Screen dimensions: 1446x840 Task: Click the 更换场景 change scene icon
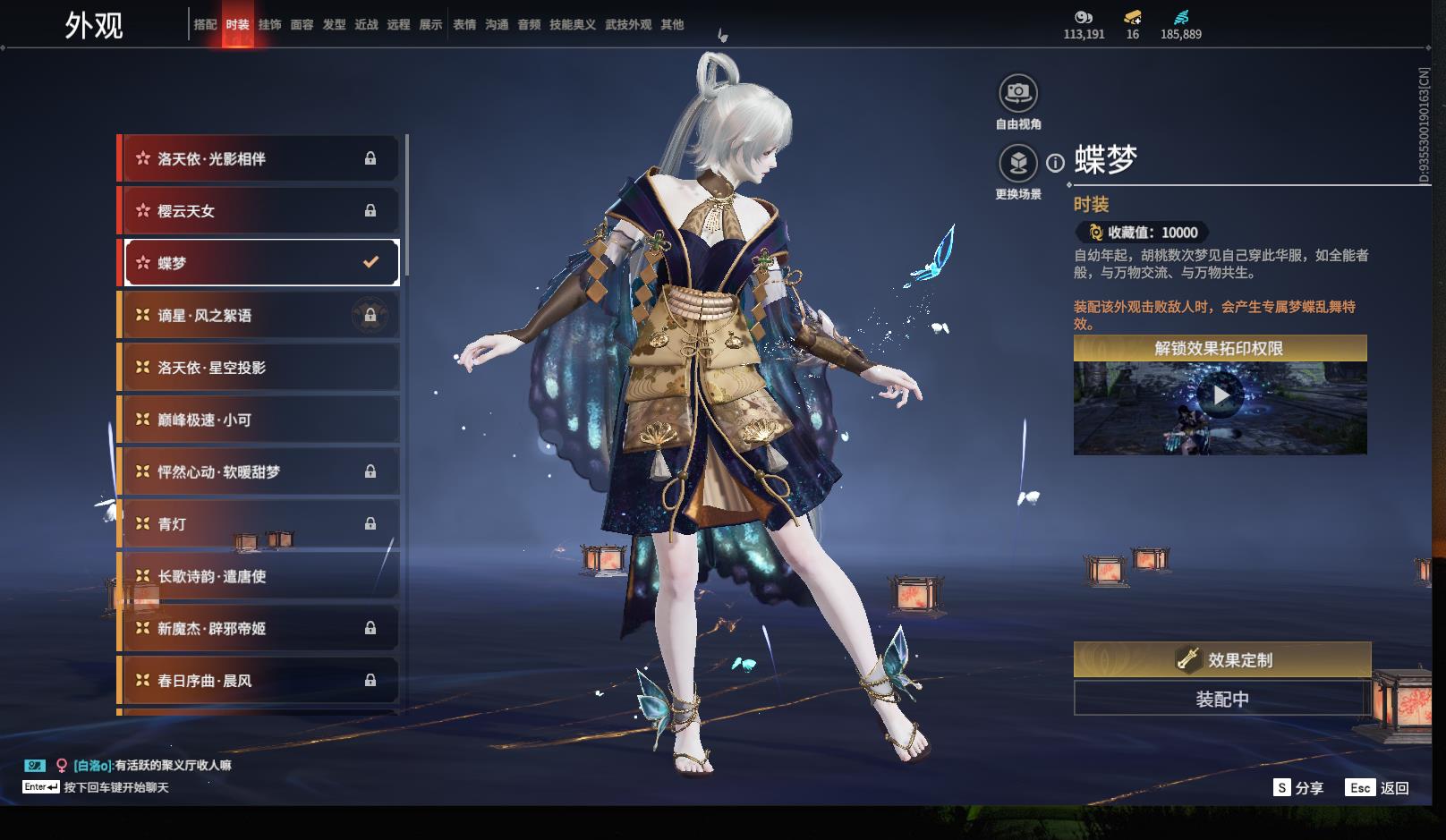pyautogui.click(x=1017, y=164)
